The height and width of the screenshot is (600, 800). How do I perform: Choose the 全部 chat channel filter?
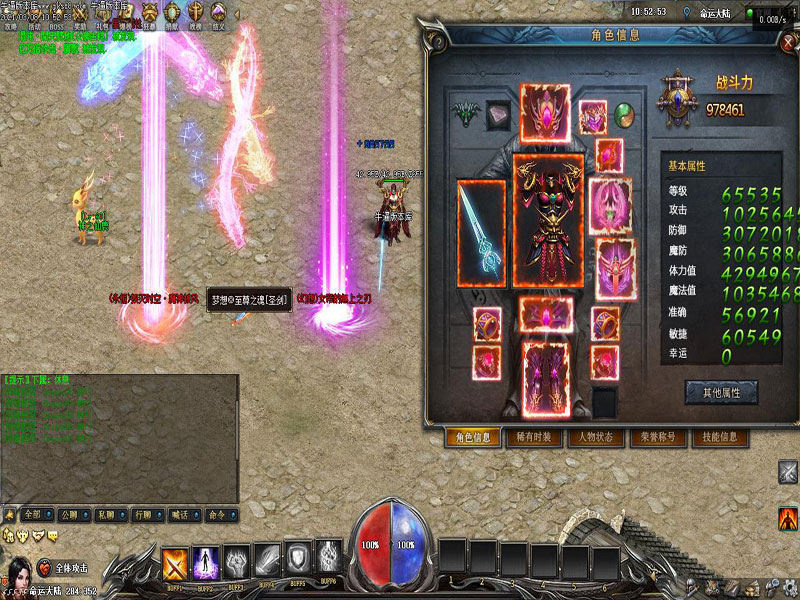(x=35, y=515)
